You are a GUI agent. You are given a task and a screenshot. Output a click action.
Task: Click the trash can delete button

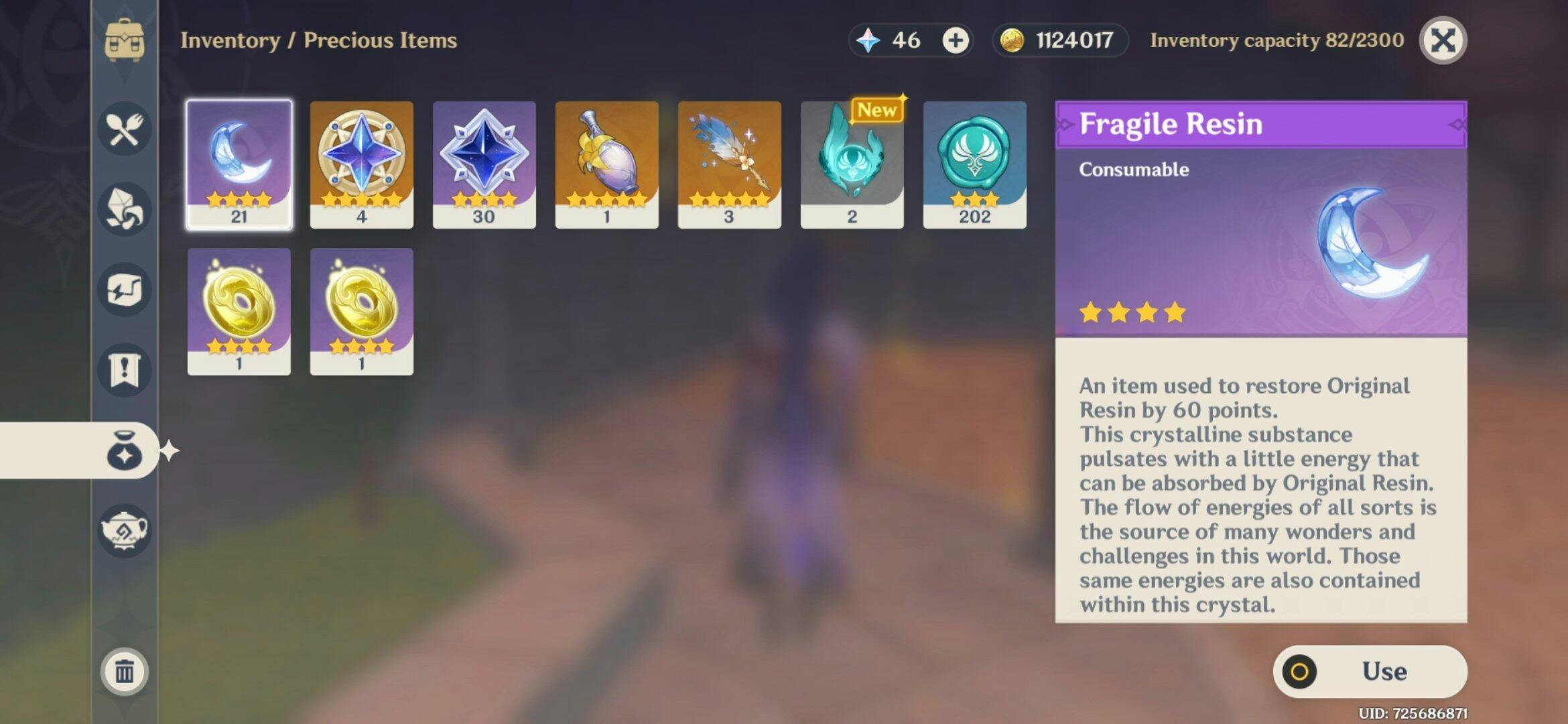coord(125,671)
